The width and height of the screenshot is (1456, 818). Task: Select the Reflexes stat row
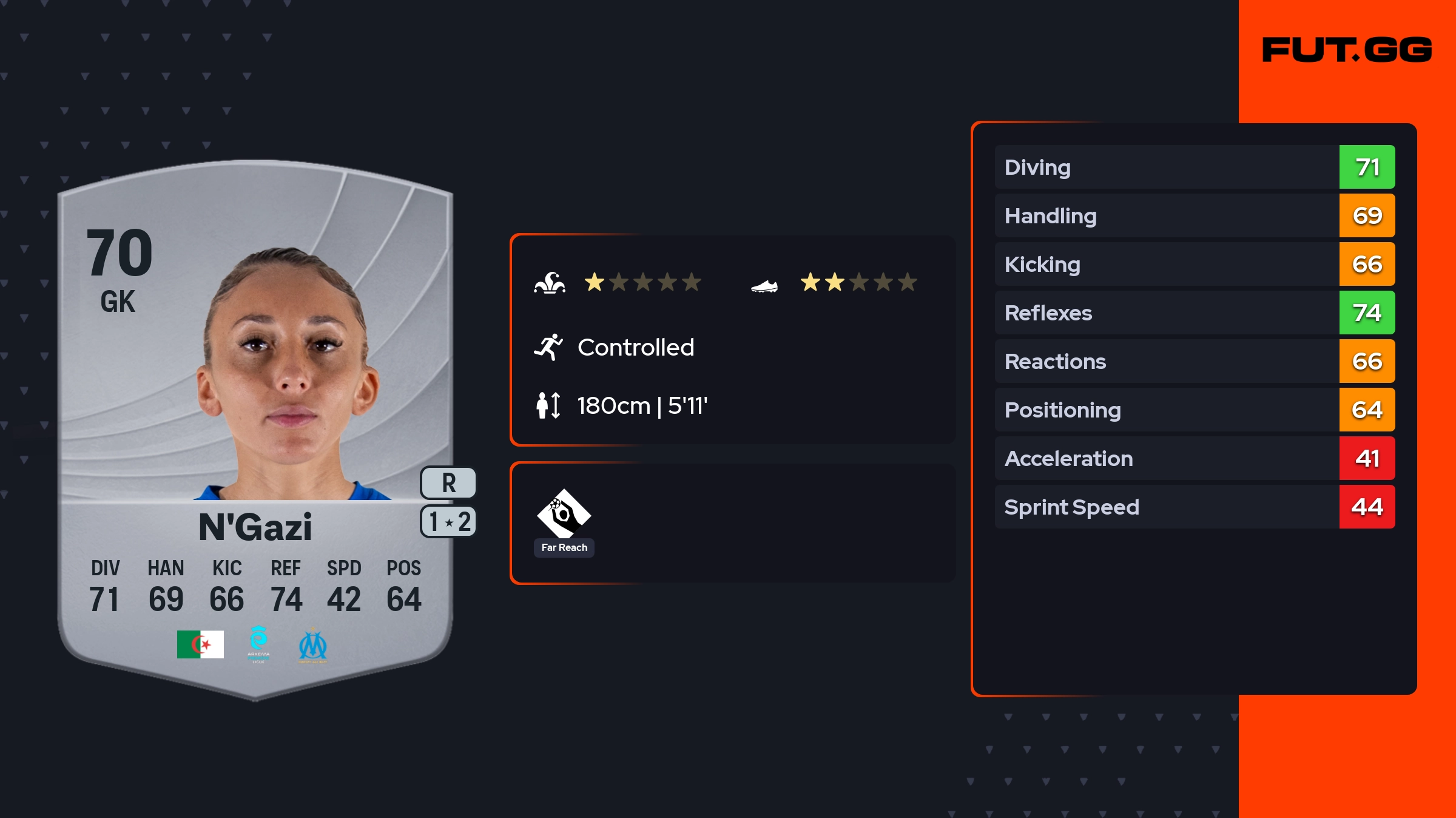click(1195, 313)
